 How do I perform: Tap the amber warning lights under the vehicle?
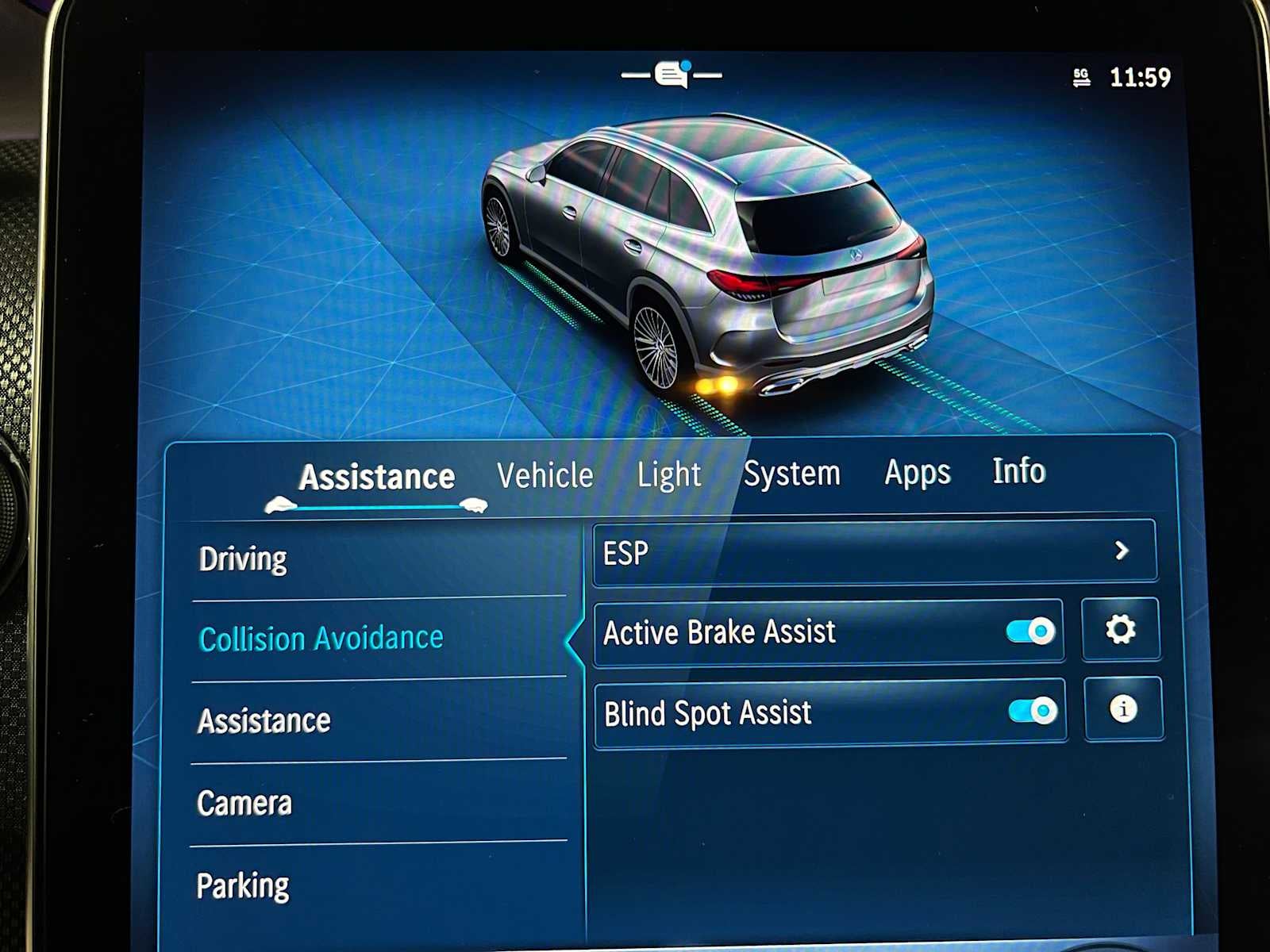pos(717,384)
